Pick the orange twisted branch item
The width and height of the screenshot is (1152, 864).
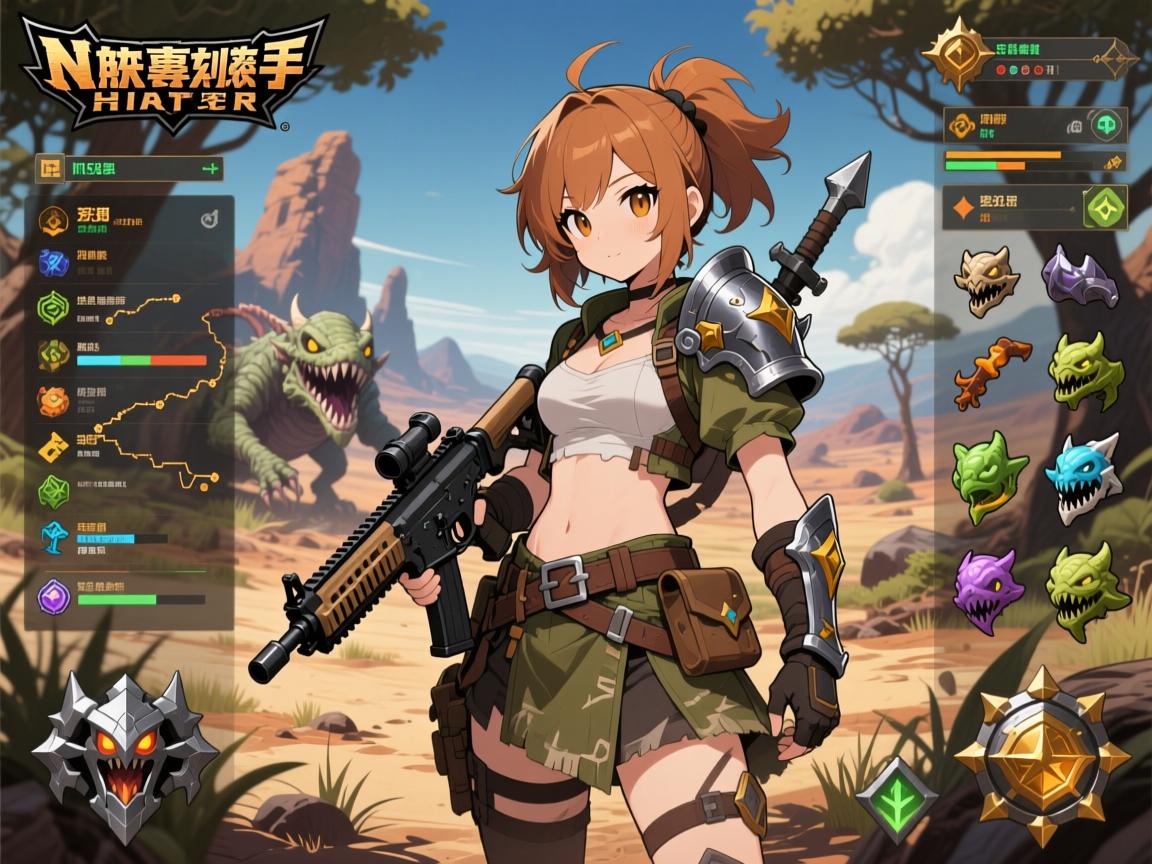(x=991, y=372)
